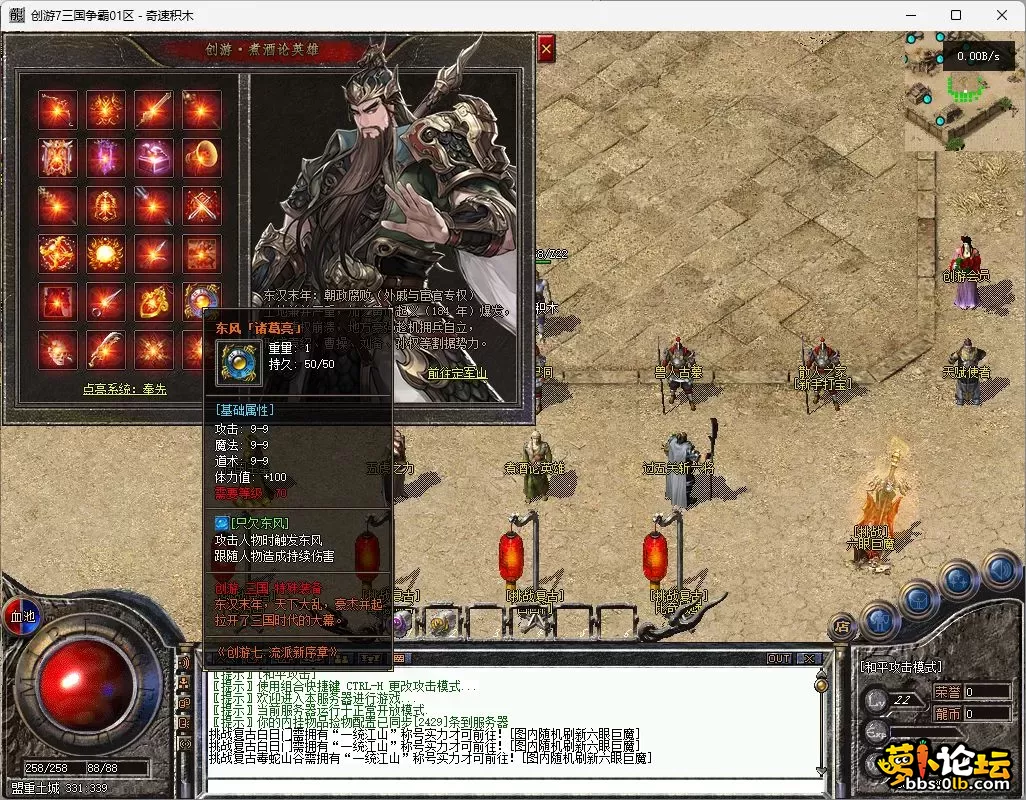Select the crossed swords icon

point(202,205)
